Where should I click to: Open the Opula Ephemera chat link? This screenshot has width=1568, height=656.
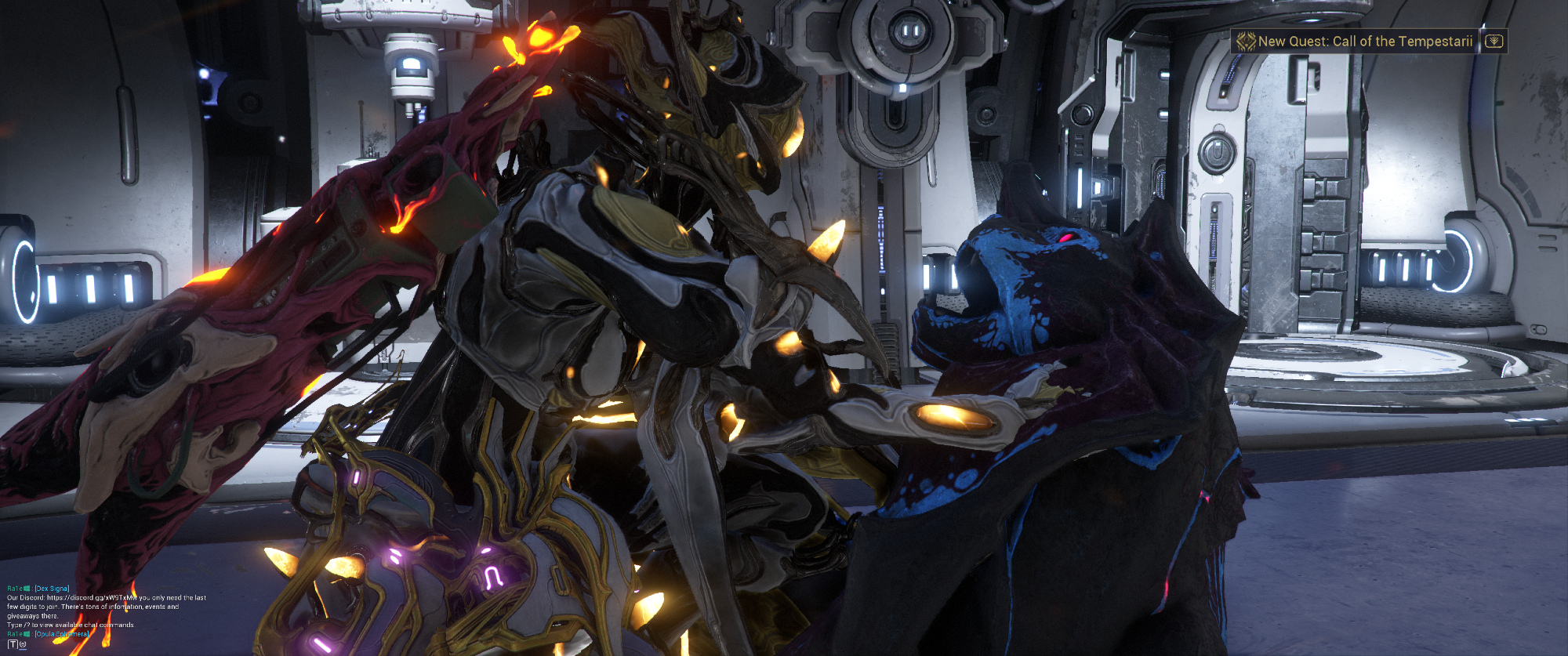pyautogui.click(x=62, y=634)
